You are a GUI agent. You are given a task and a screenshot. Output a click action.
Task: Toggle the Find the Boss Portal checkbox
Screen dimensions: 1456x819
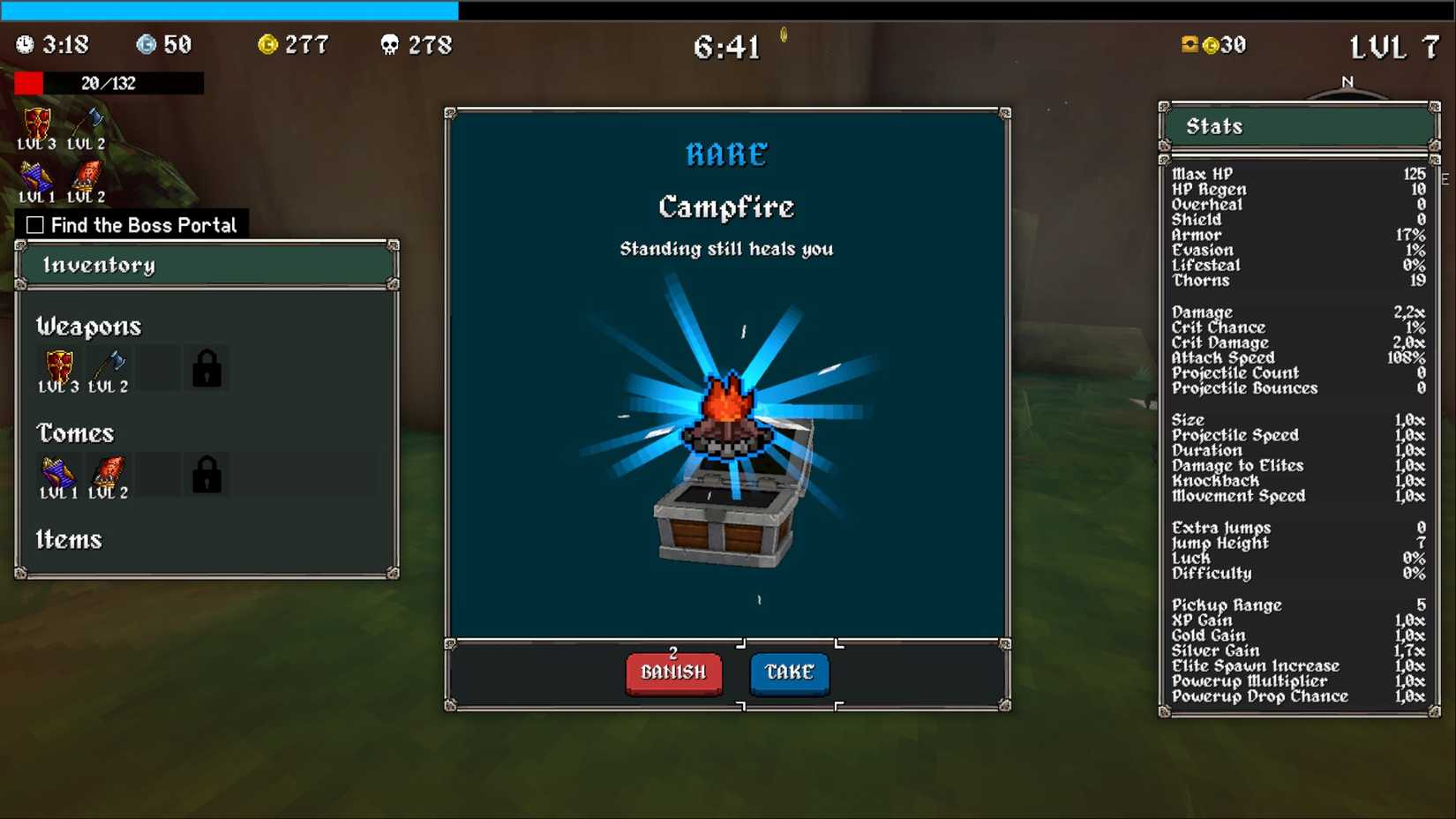[x=34, y=224]
